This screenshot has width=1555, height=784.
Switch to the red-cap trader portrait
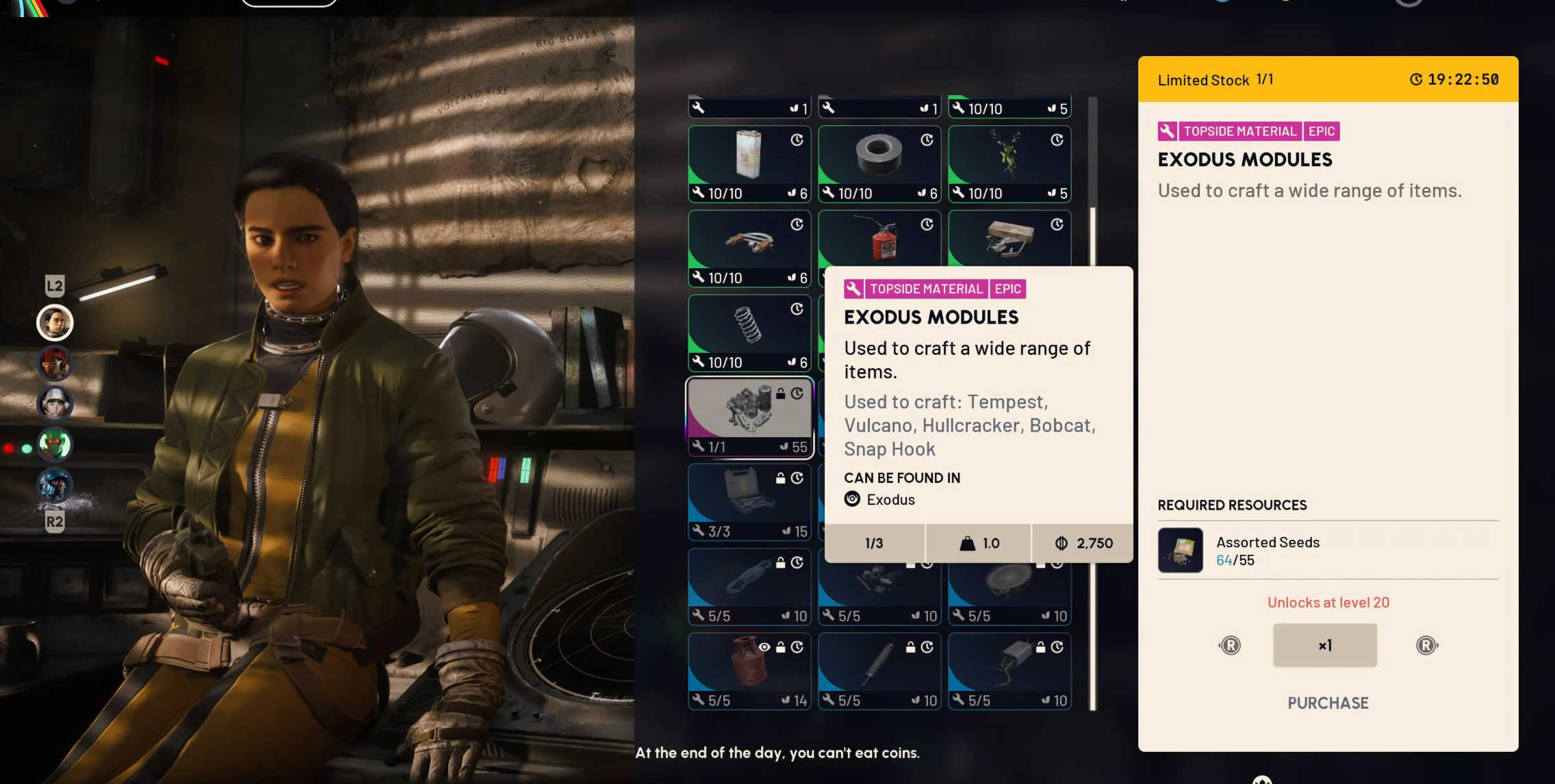(x=55, y=363)
